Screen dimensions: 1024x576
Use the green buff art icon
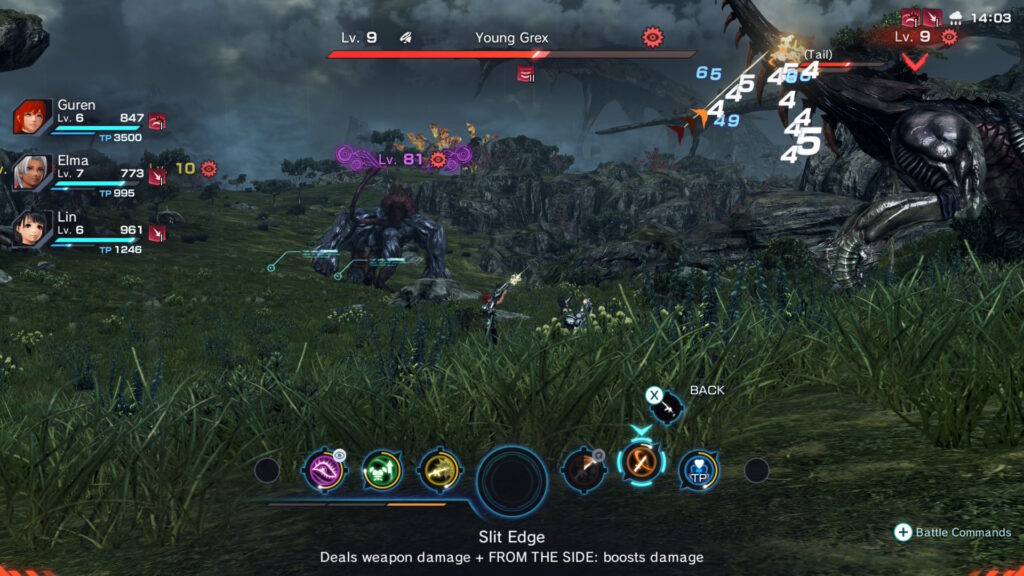(381, 469)
